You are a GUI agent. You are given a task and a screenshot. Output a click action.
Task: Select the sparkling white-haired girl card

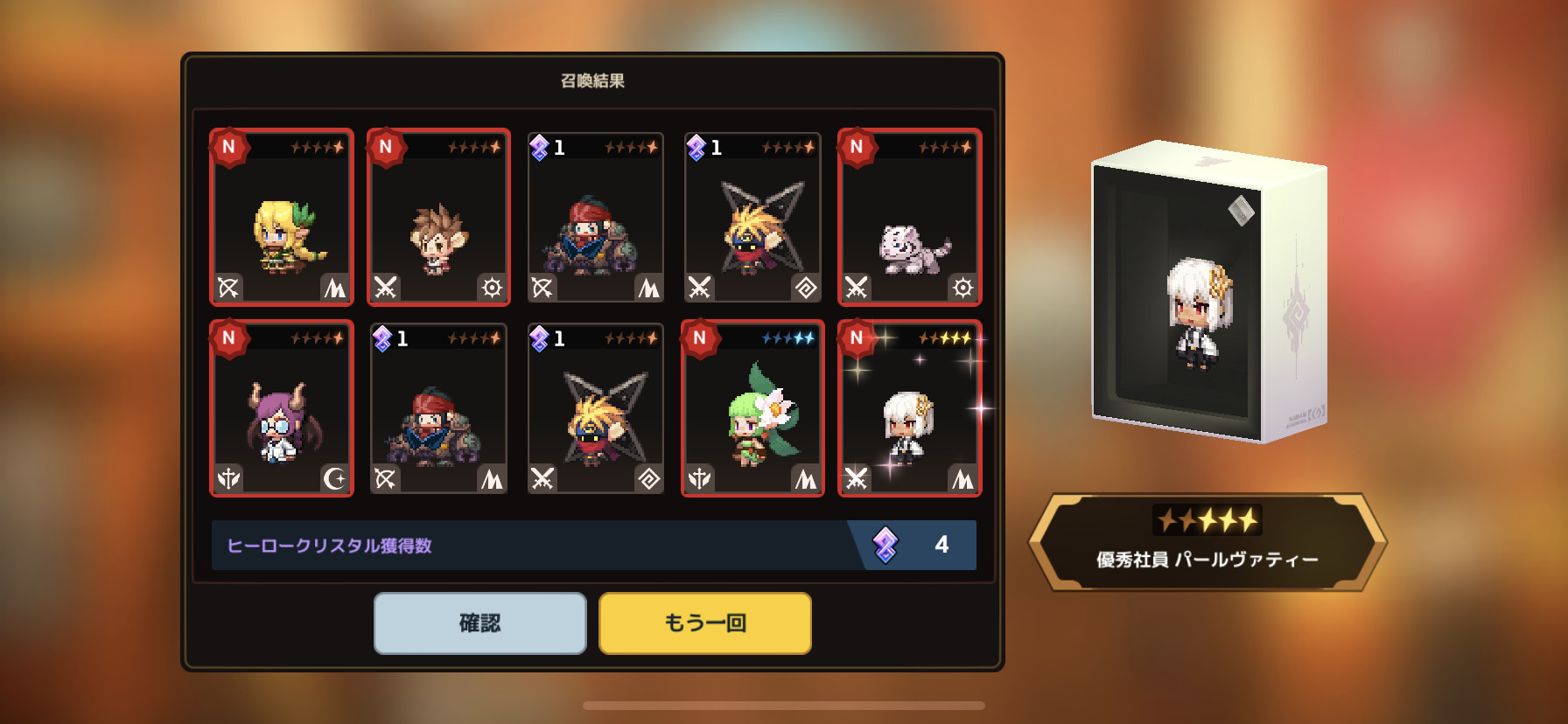909,408
